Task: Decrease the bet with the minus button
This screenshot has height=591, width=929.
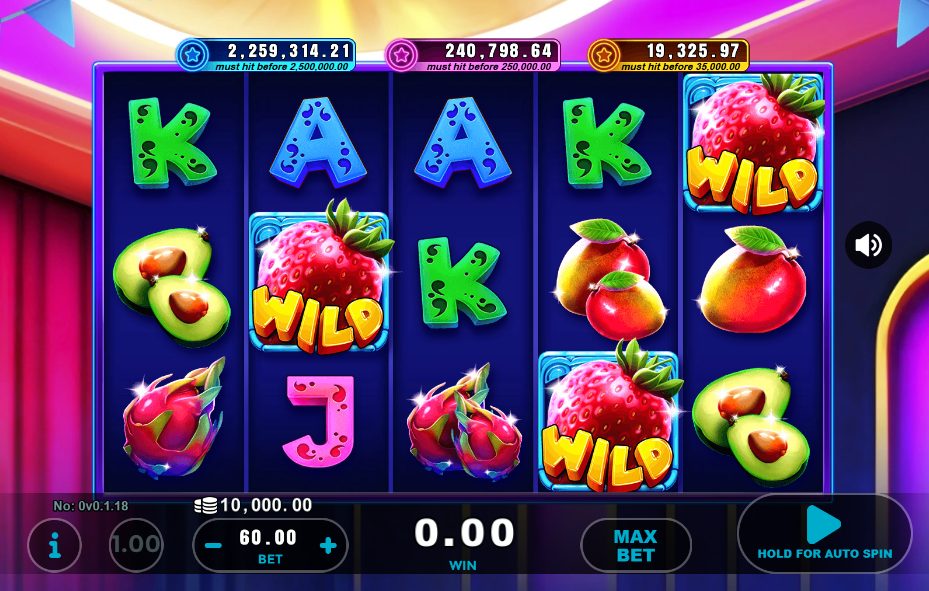Action: coord(213,546)
